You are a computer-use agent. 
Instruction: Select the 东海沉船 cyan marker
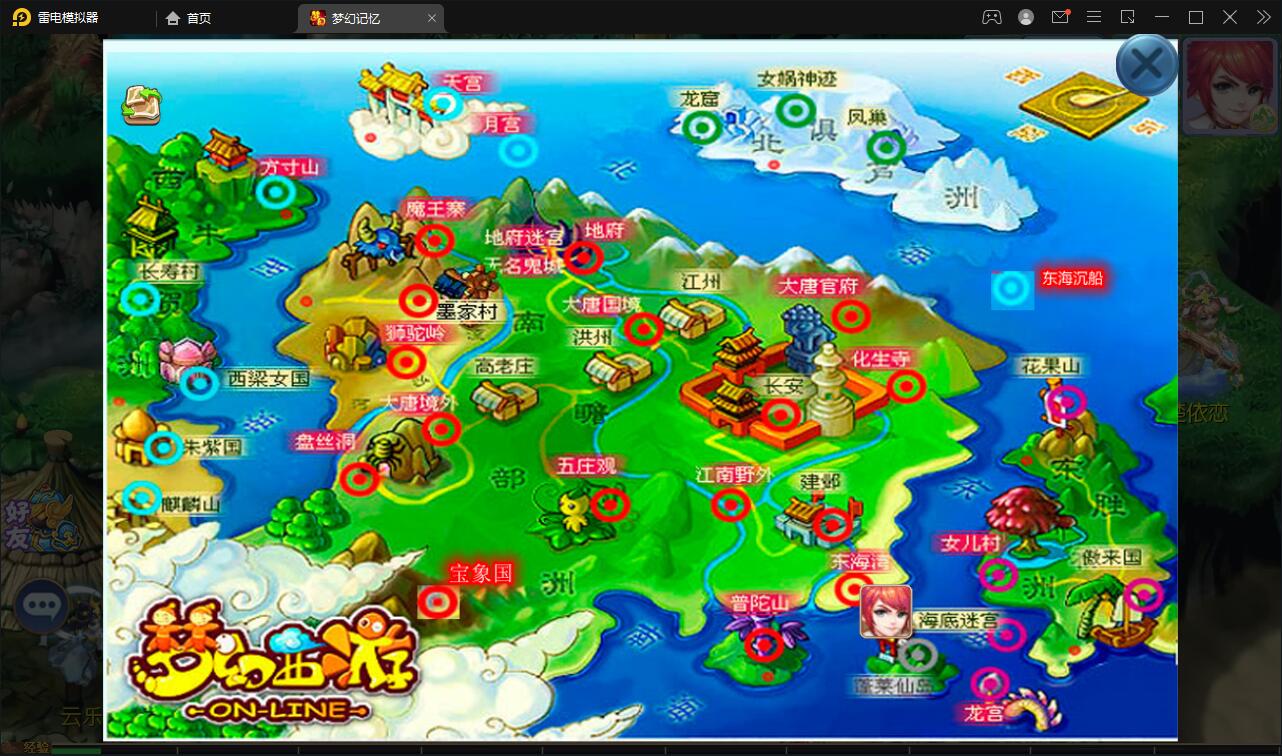pos(1012,291)
